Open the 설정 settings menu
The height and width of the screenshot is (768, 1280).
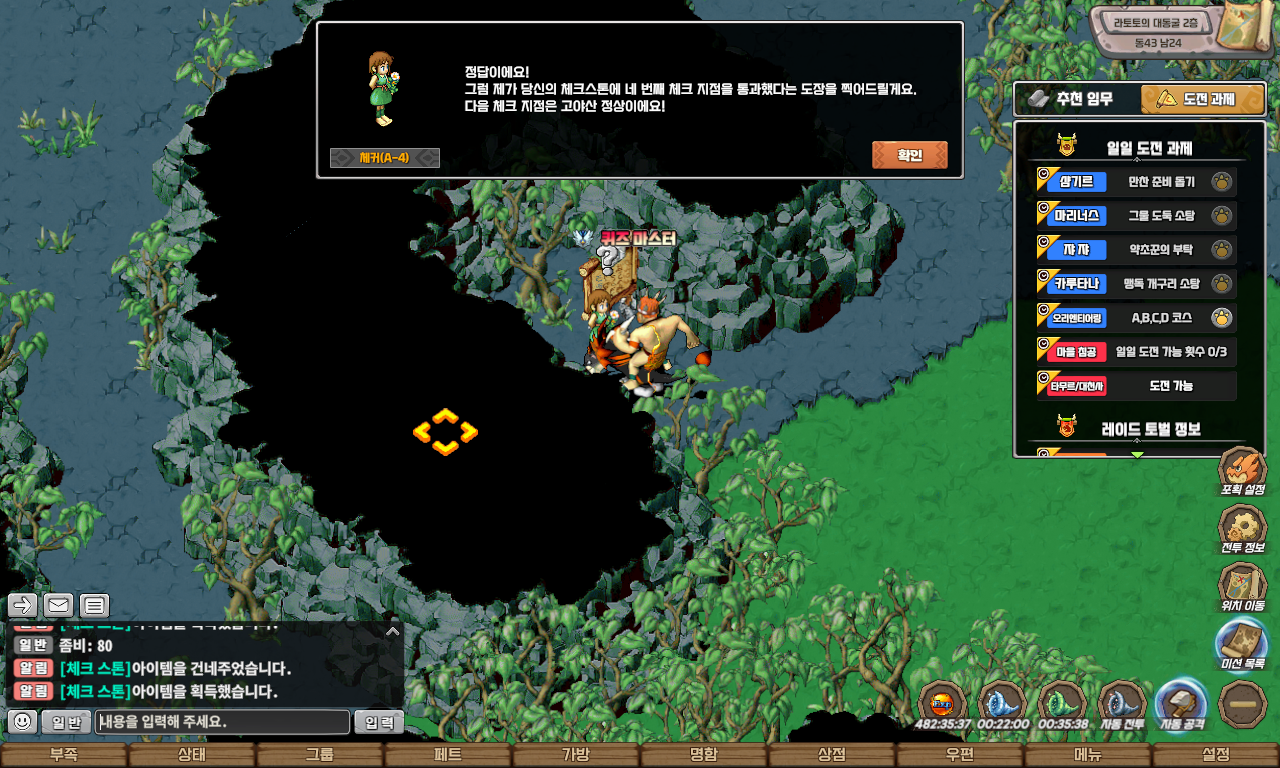pyautogui.click(x=1215, y=755)
